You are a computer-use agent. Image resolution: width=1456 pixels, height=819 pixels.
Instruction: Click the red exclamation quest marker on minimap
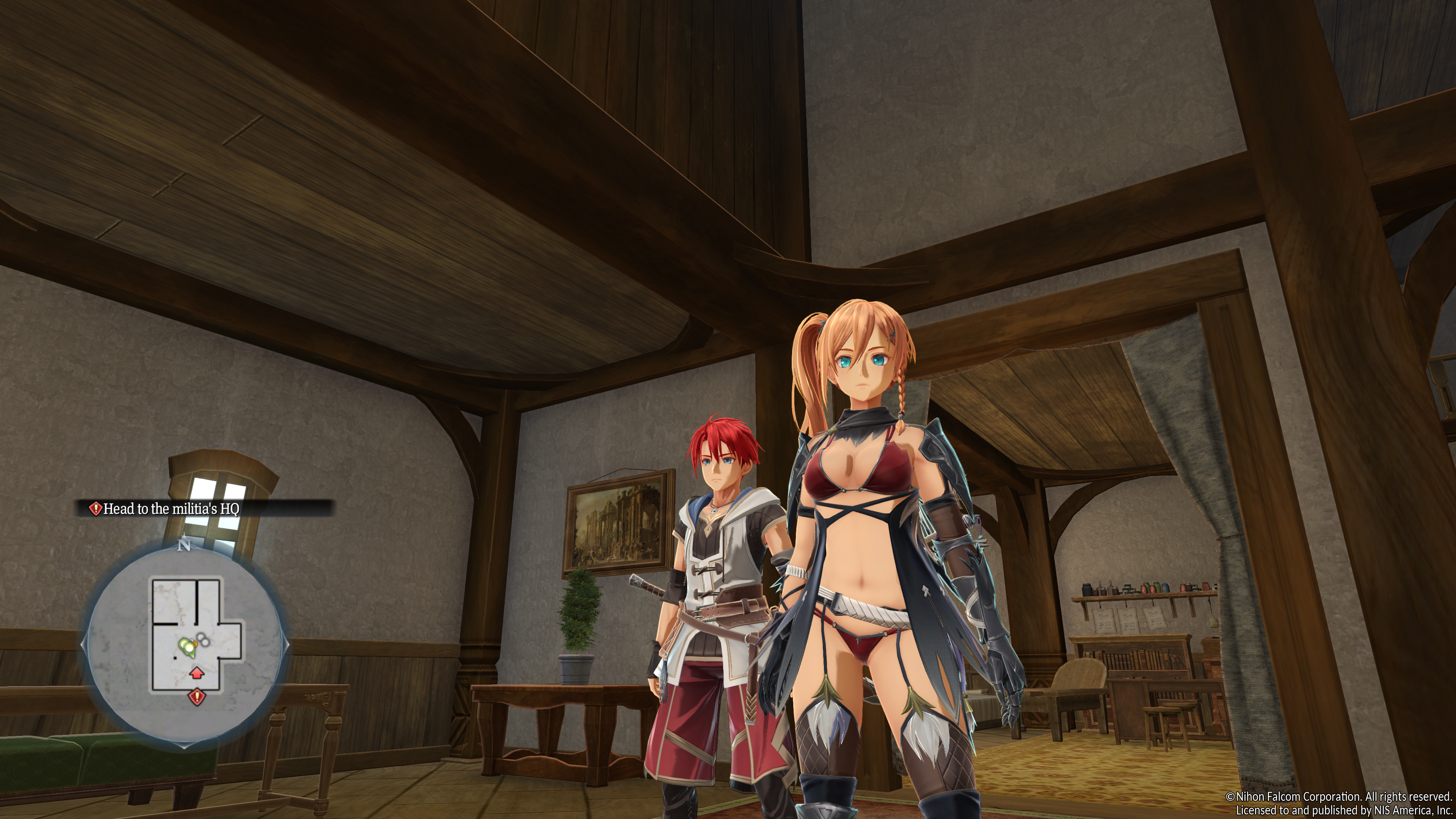(x=197, y=697)
